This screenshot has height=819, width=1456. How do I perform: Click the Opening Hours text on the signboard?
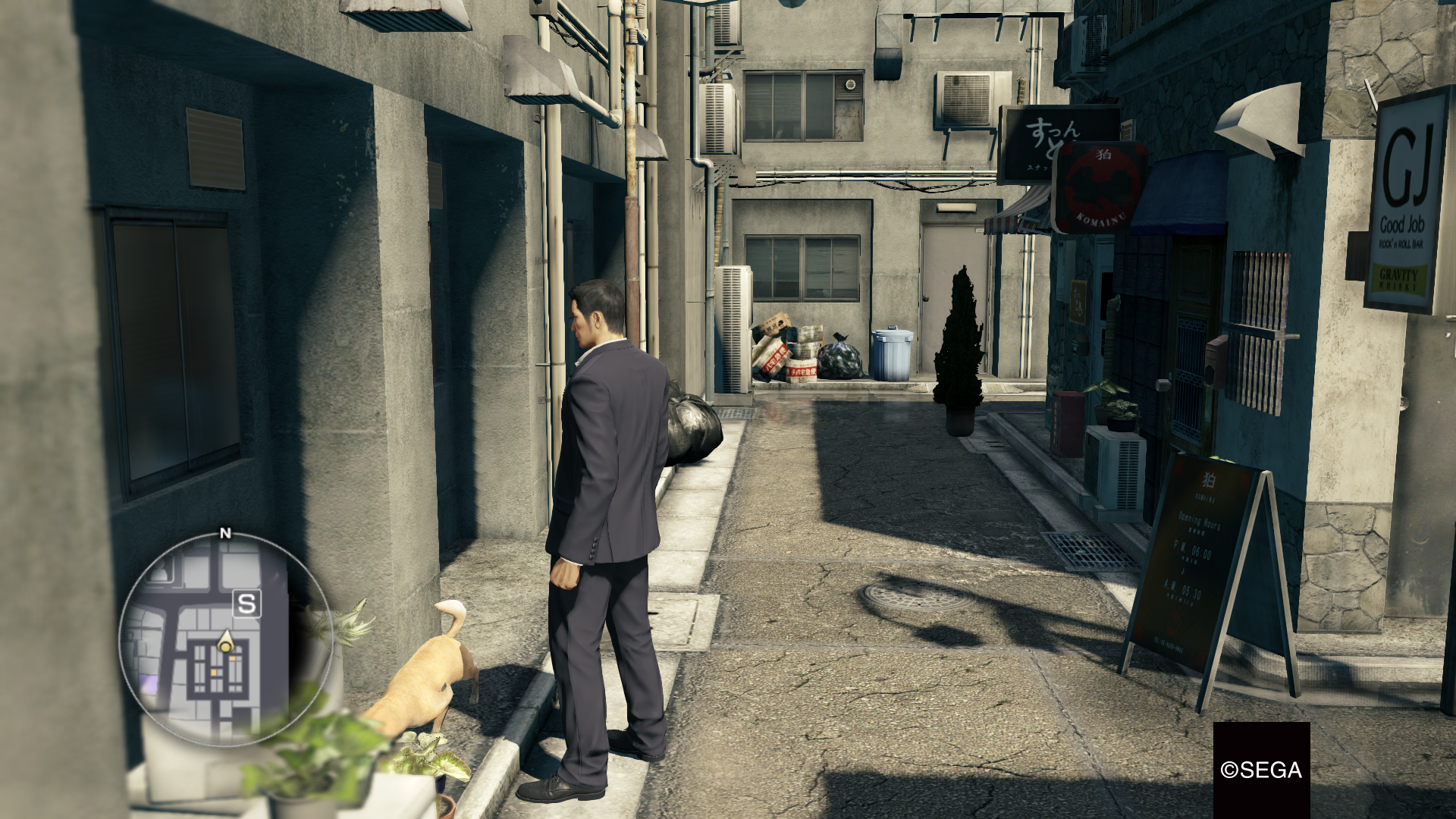1200,520
